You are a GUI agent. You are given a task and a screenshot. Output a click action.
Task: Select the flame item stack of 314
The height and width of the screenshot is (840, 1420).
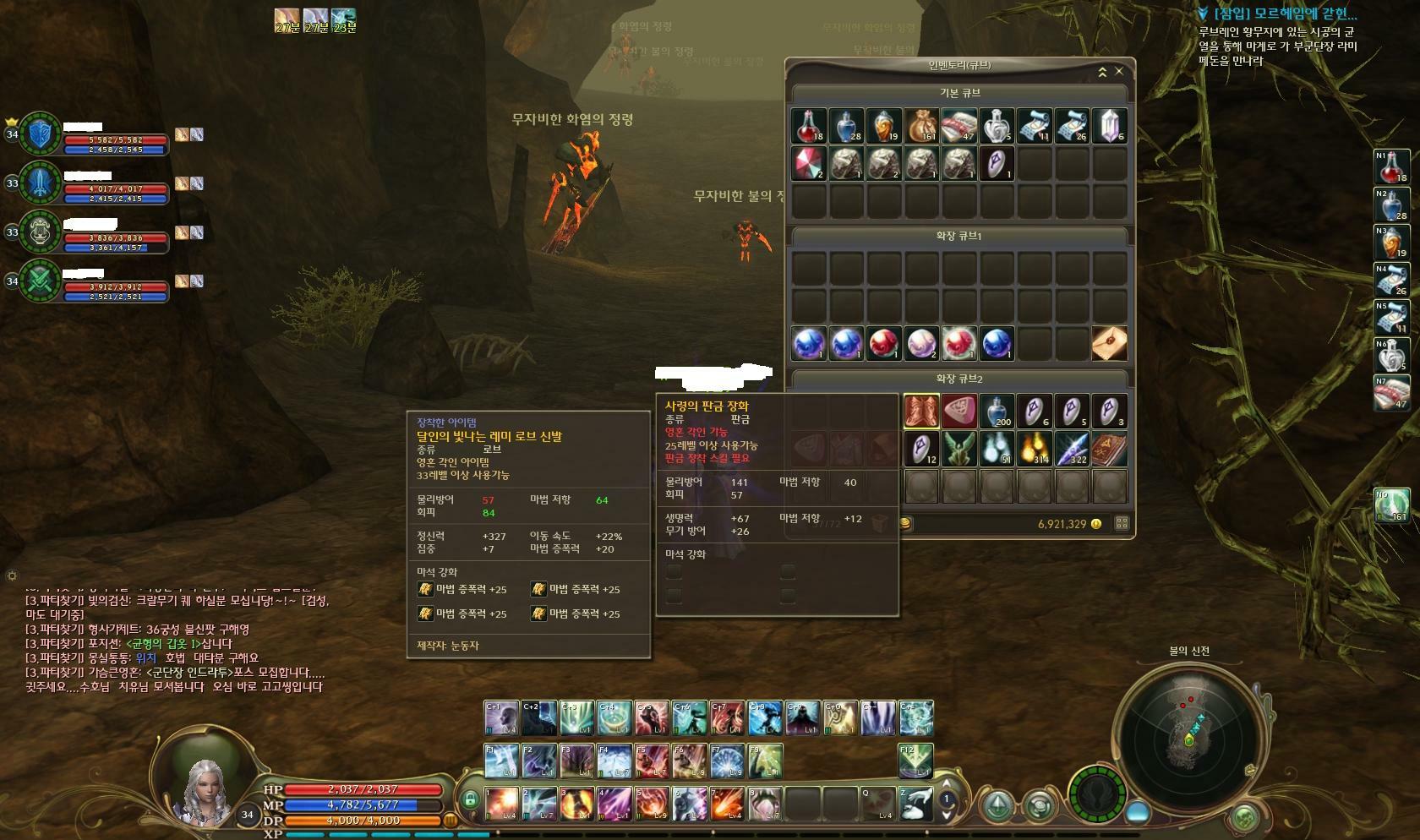[1035, 449]
